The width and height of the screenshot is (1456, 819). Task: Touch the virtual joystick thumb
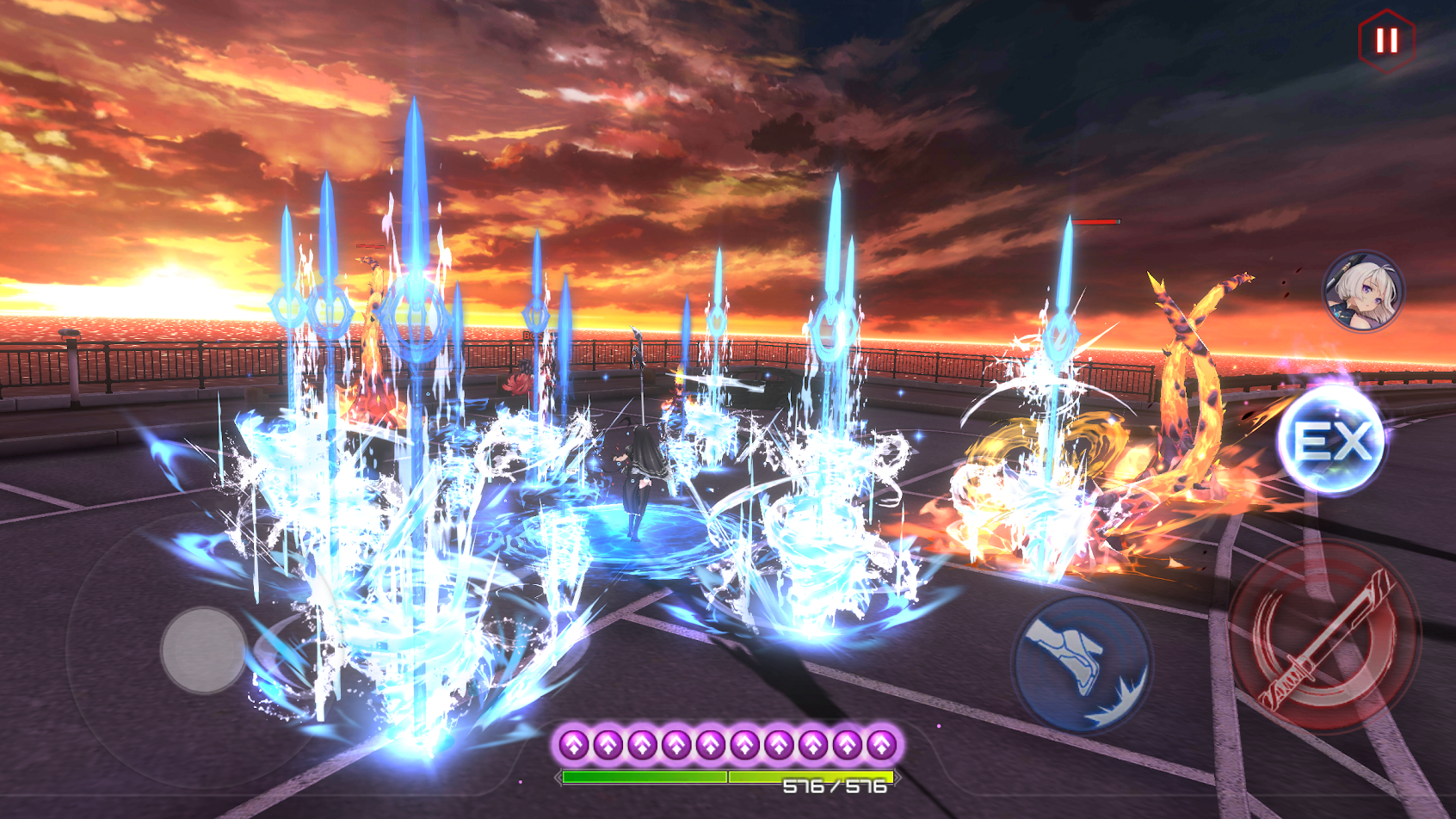pyautogui.click(x=204, y=650)
